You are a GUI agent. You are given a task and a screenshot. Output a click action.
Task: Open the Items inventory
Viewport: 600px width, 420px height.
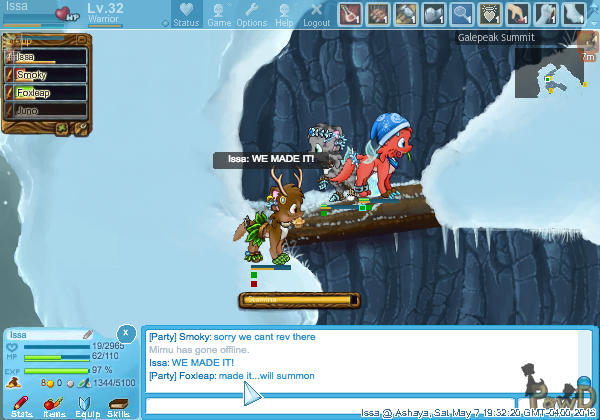click(x=54, y=405)
